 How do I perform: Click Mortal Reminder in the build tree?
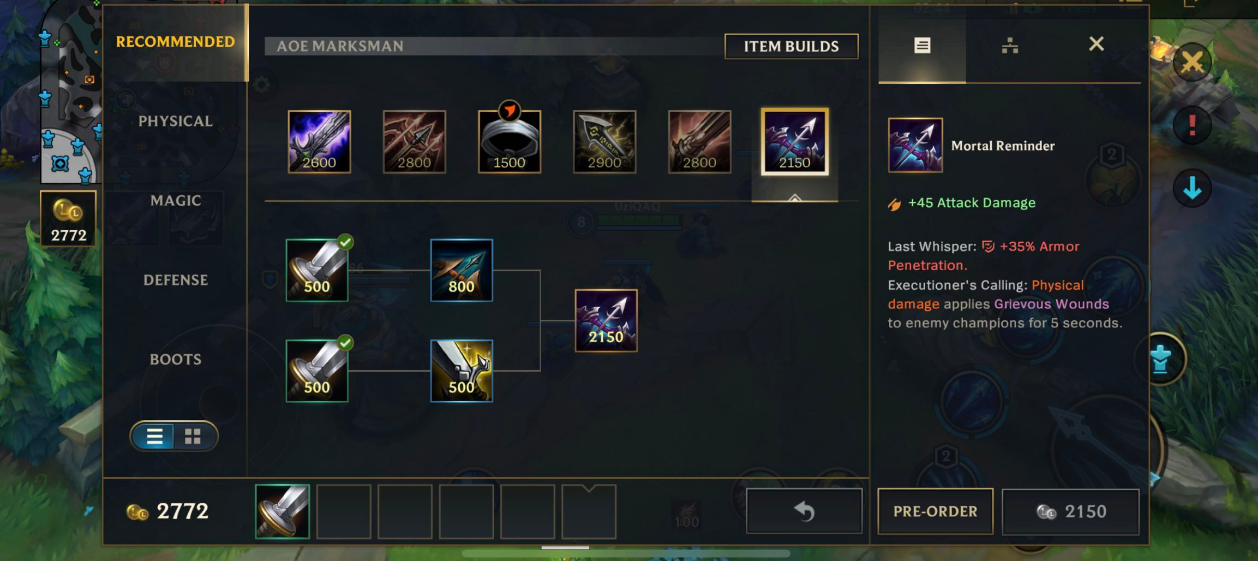(606, 320)
